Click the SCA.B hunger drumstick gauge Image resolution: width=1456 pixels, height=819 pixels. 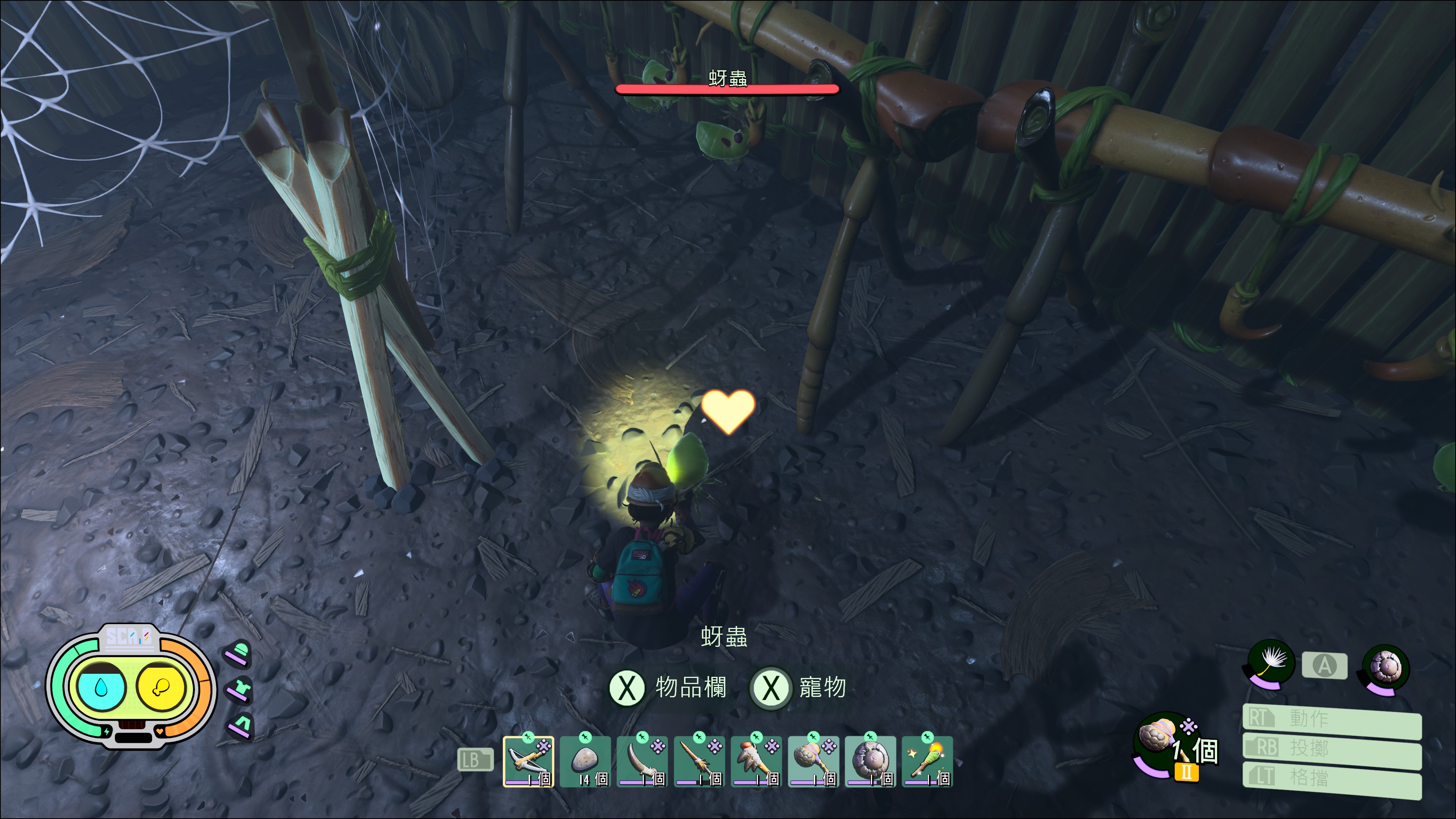[x=160, y=687]
